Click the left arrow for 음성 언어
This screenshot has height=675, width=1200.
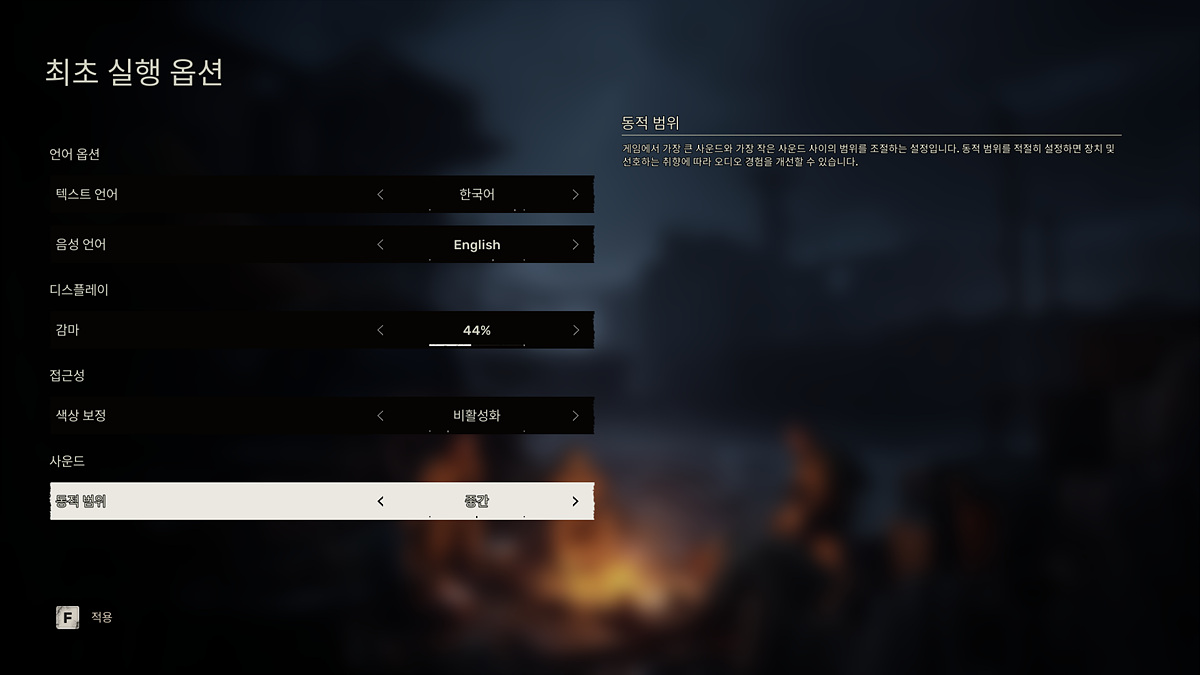(x=380, y=245)
